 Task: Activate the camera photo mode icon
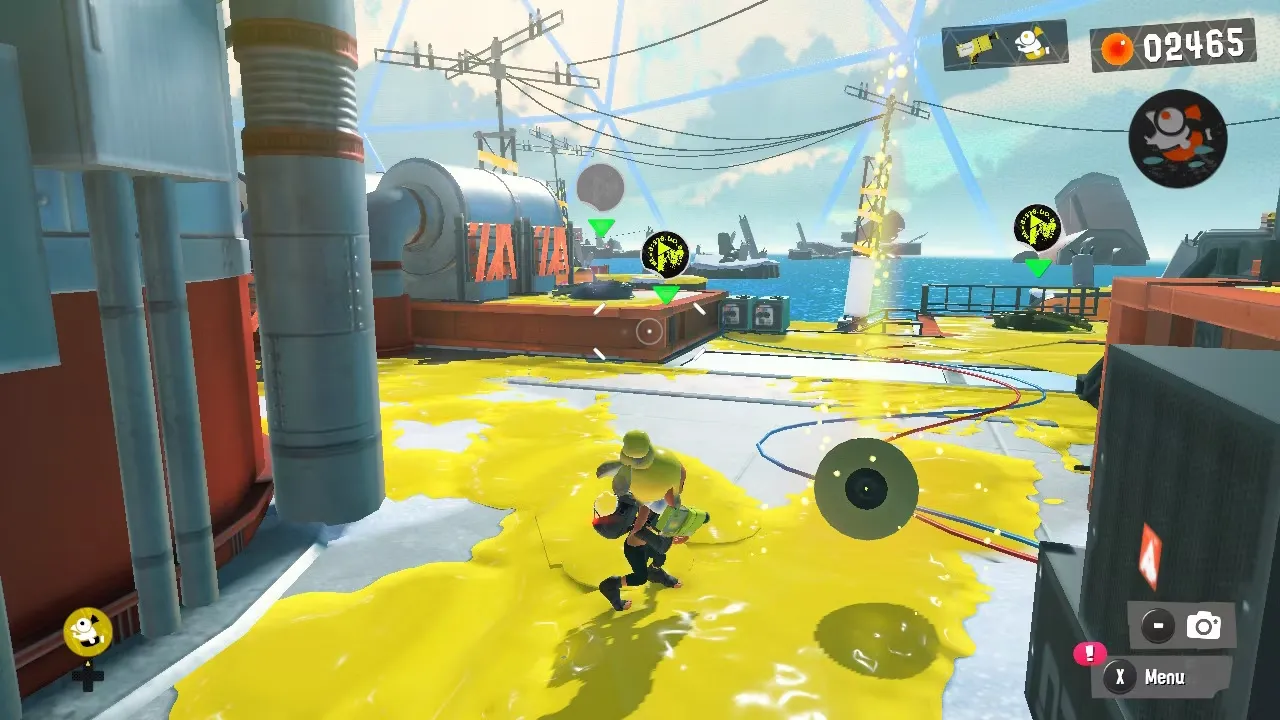pyautogui.click(x=1203, y=626)
